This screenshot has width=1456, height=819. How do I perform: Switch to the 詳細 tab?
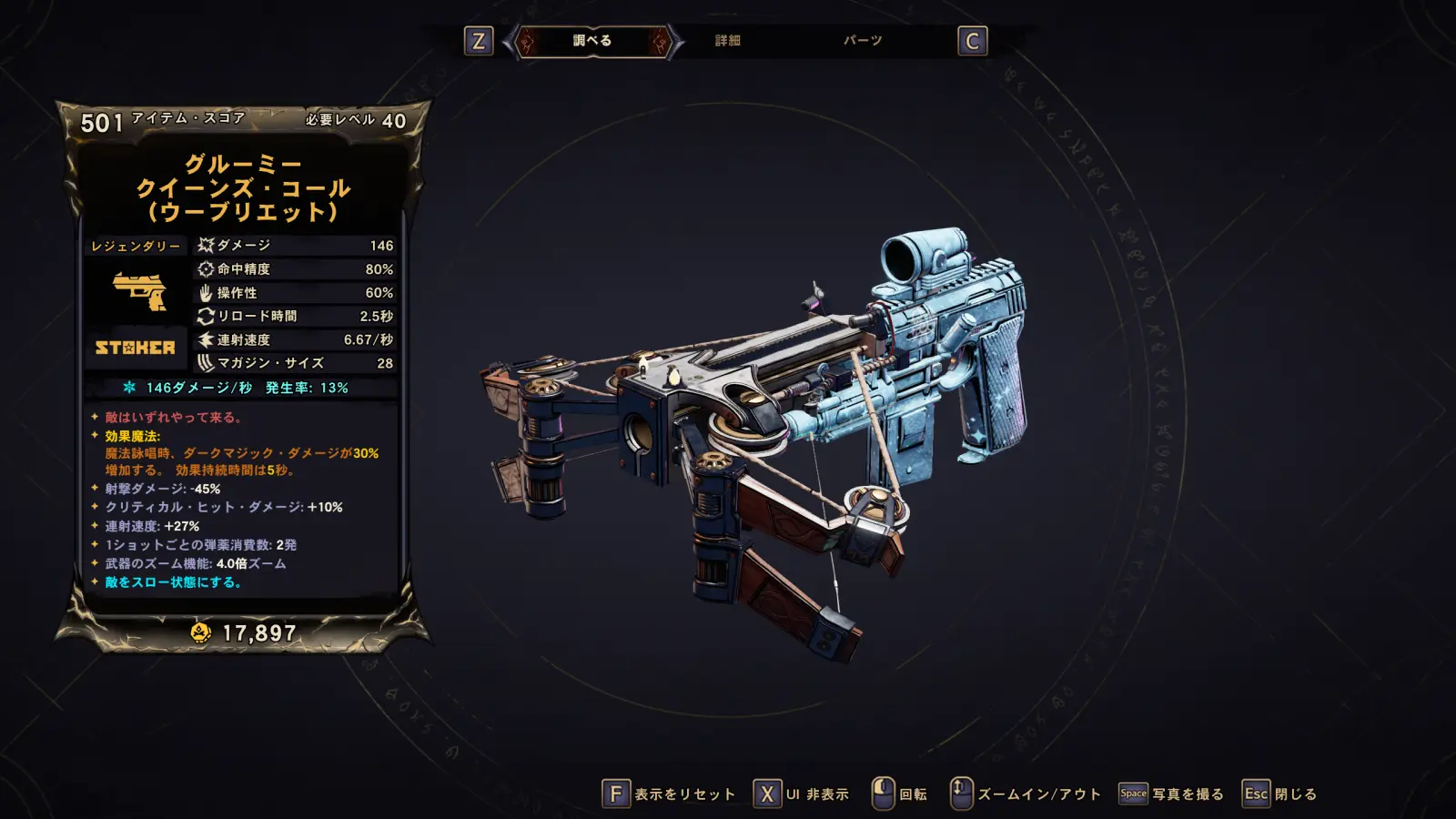tap(727, 41)
